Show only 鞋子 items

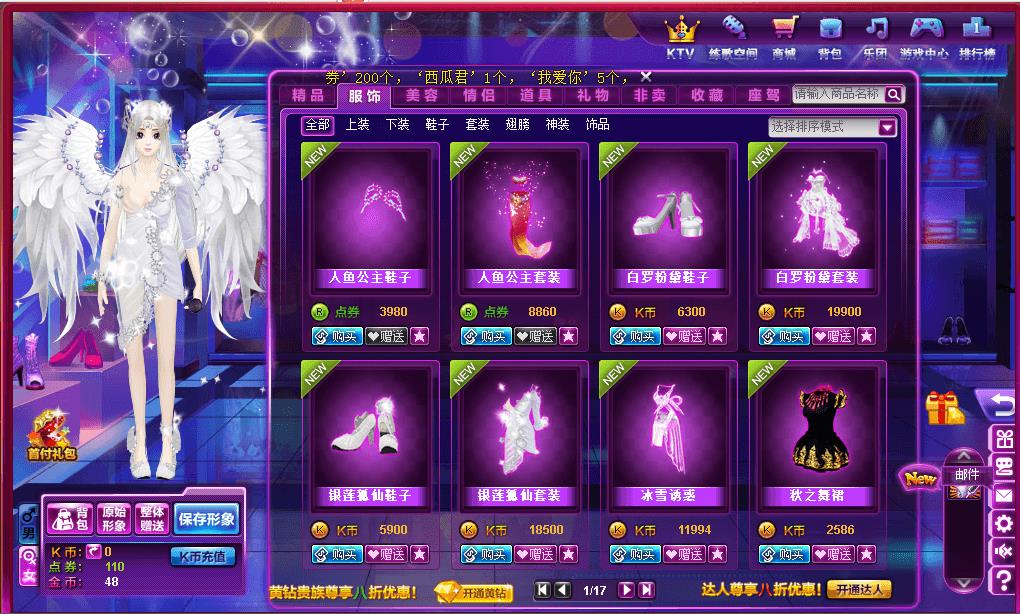coord(437,125)
